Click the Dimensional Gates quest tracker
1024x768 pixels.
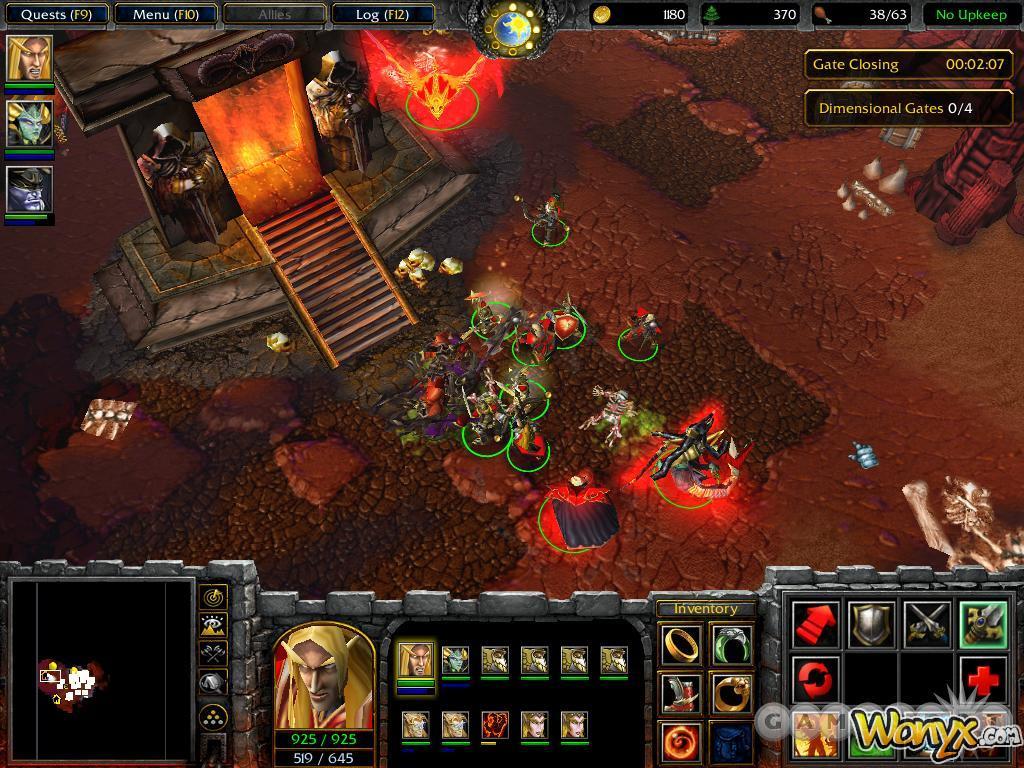click(908, 108)
